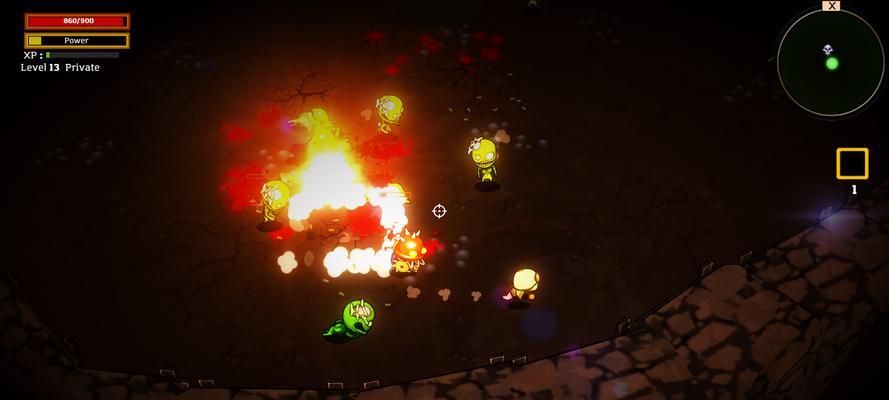This screenshot has height=400, width=889.
Task: Close the minimap with the X button
Action: tap(831, 6)
